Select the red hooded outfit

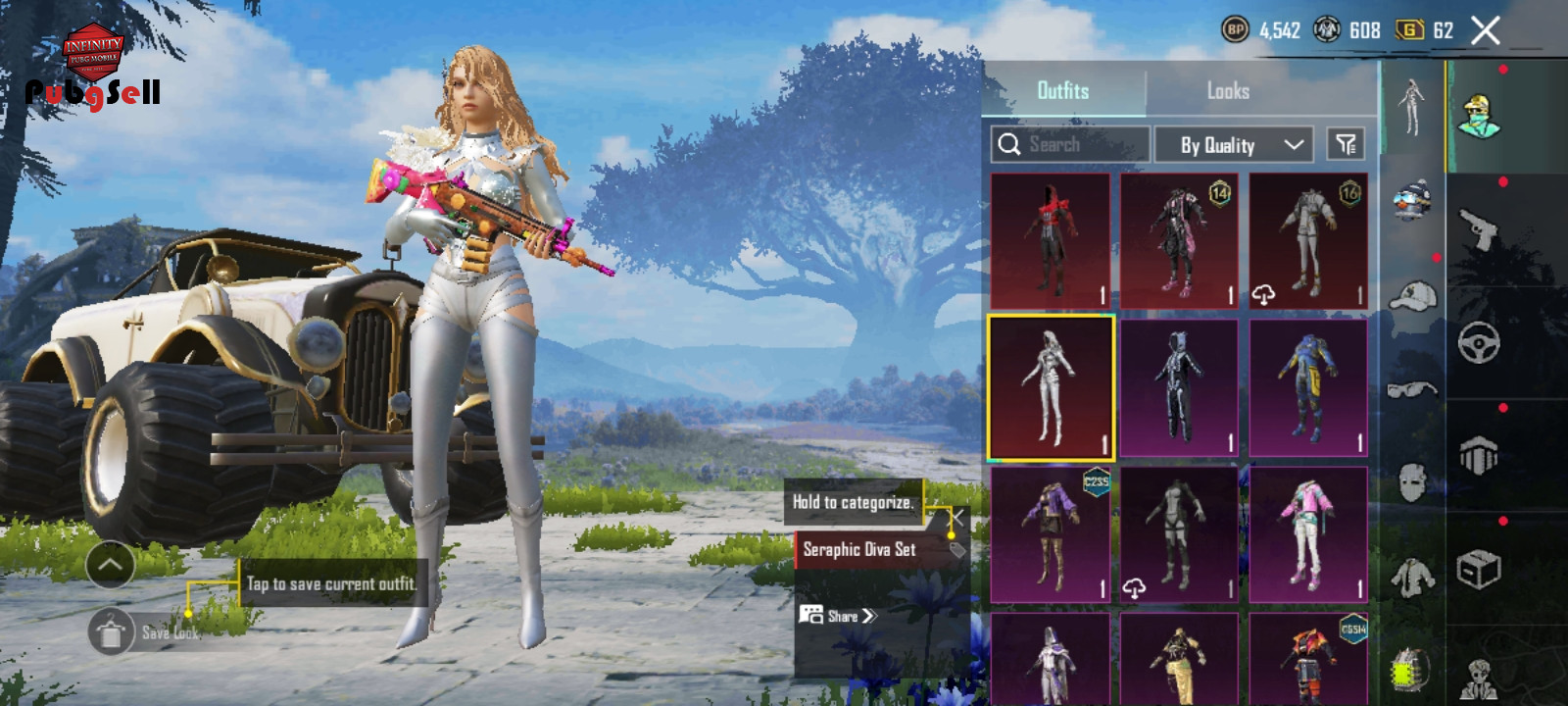1050,241
